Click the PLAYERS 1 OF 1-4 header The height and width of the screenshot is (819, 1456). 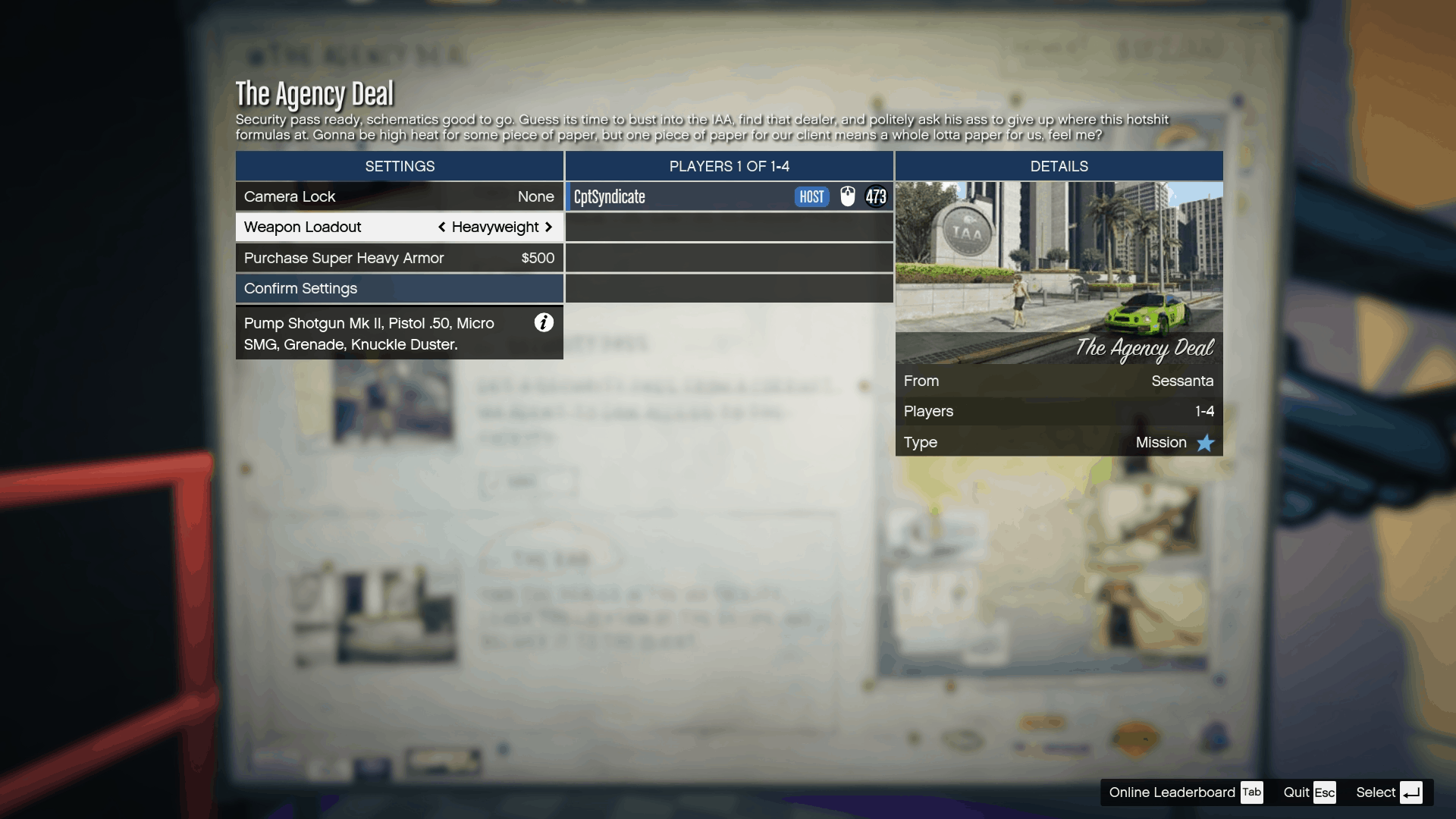[x=728, y=166]
